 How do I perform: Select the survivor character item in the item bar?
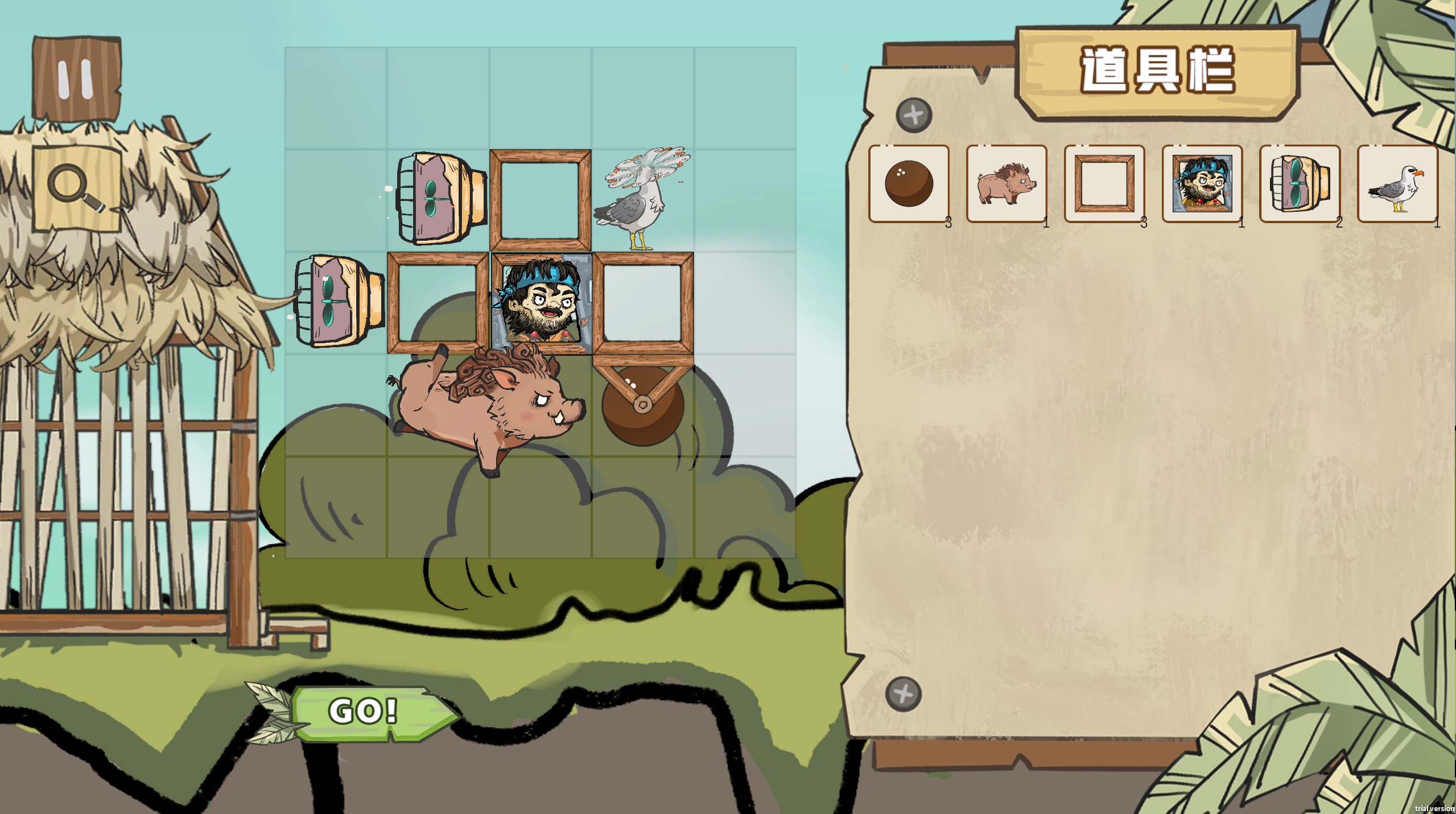pyautogui.click(x=1202, y=184)
